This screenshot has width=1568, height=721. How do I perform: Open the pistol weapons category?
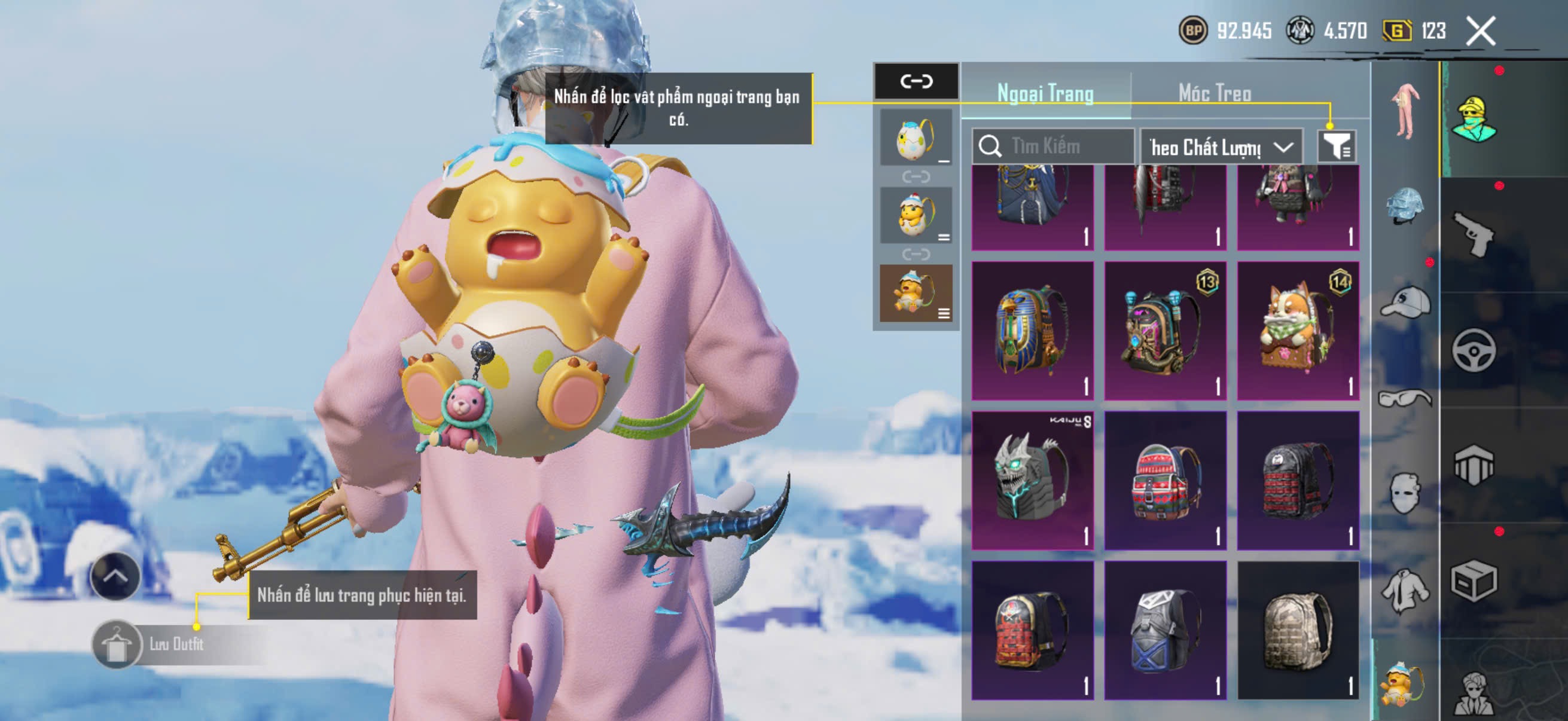[1473, 234]
